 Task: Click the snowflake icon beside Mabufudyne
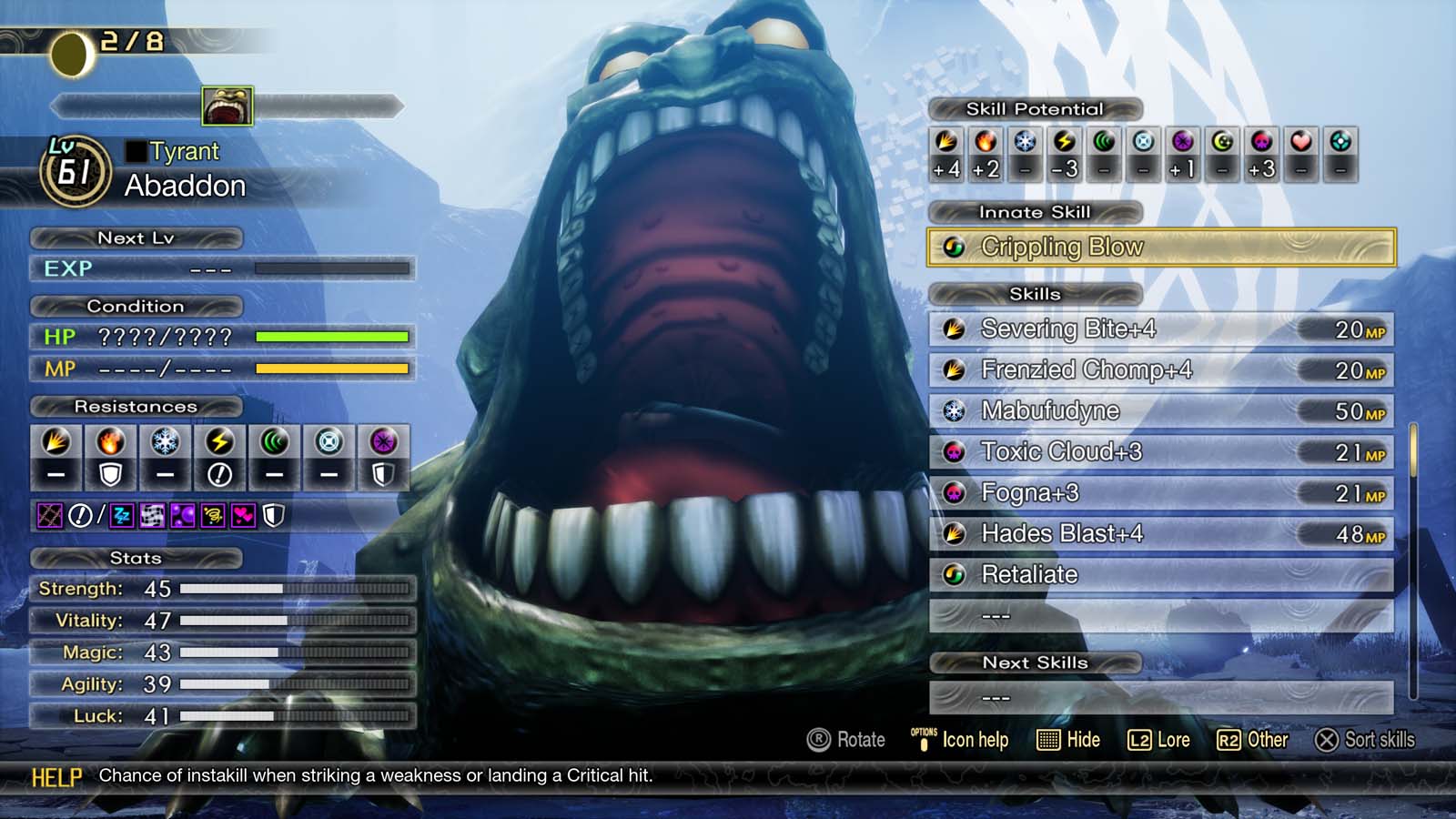click(952, 410)
